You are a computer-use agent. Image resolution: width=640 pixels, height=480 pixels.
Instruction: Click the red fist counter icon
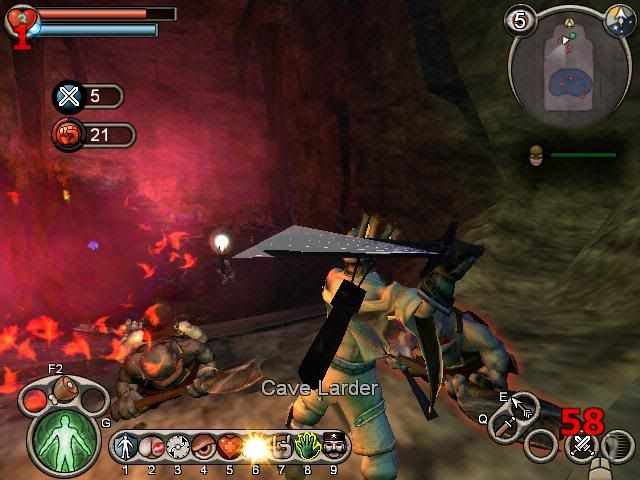(x=68, y=134)
